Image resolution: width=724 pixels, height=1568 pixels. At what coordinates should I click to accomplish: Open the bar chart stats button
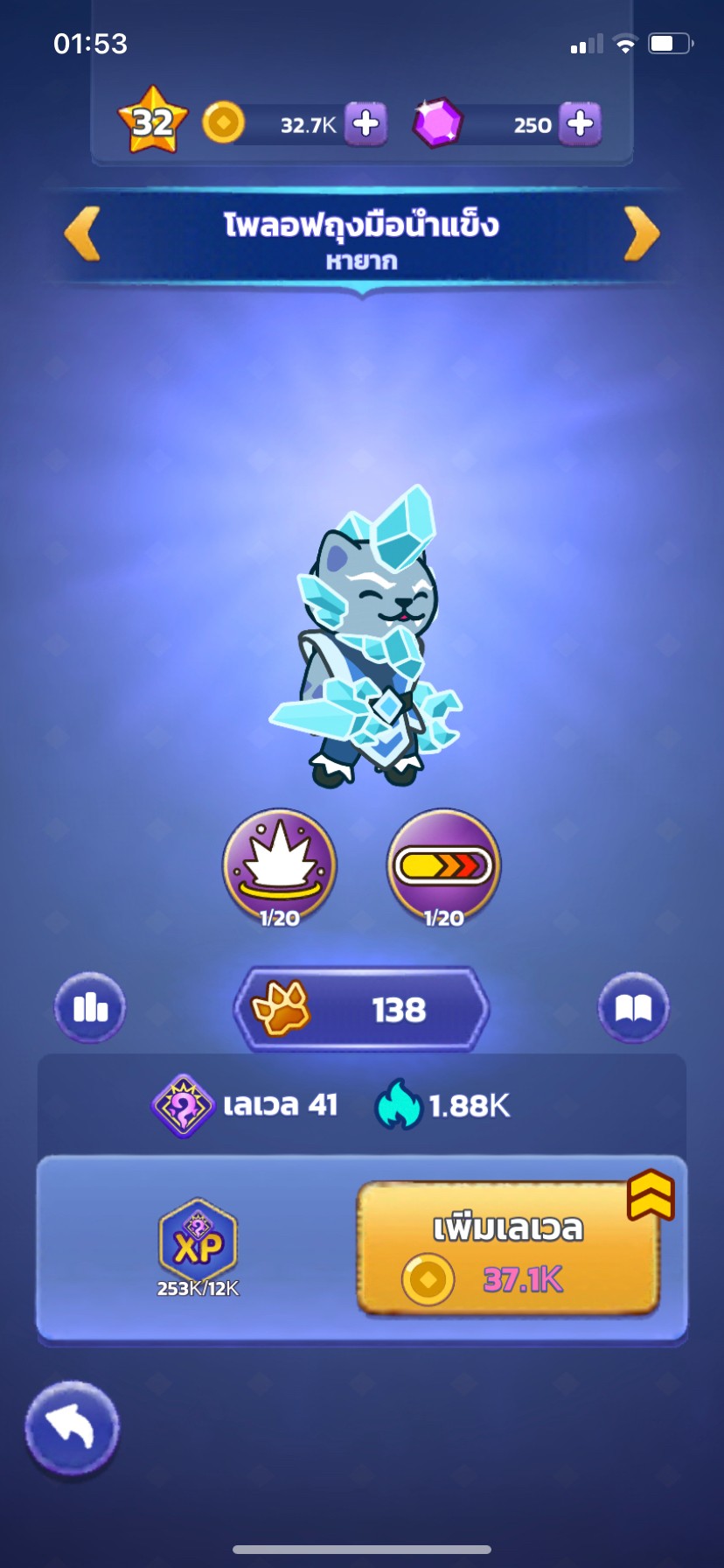[90, 1009]
